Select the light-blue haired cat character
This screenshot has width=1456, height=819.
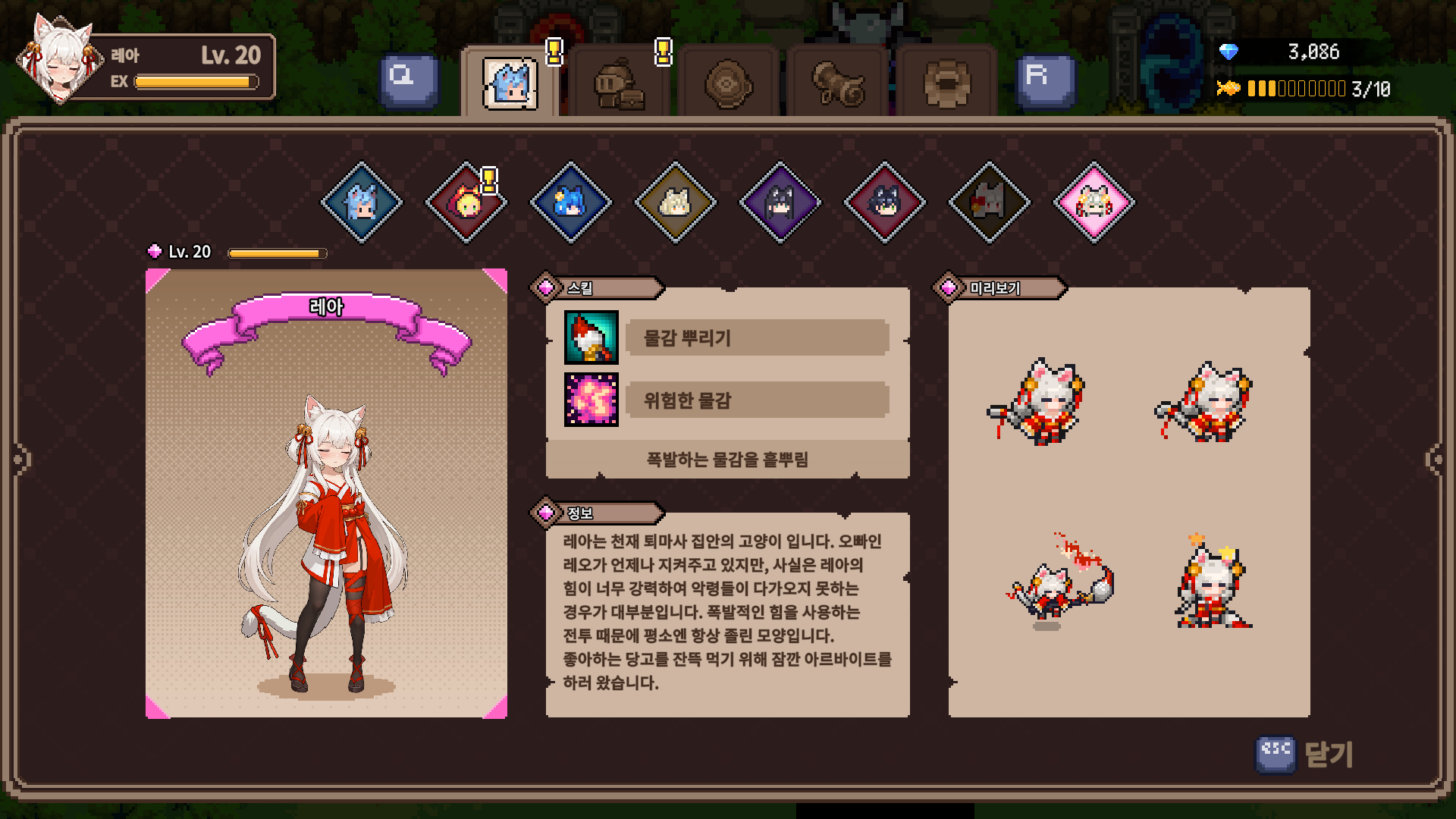[x=362, y=202]
